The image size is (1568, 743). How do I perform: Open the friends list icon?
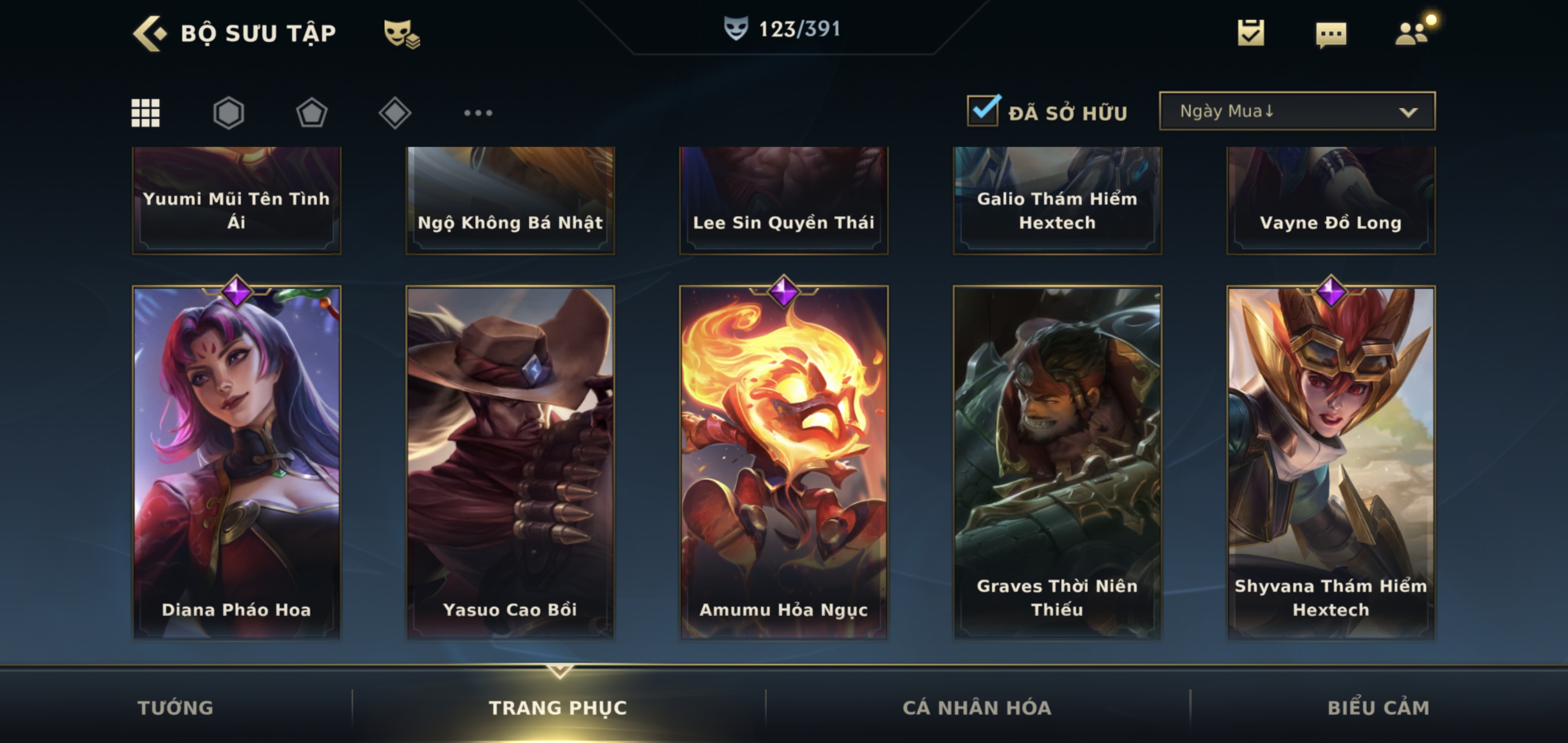(1412, 33)
